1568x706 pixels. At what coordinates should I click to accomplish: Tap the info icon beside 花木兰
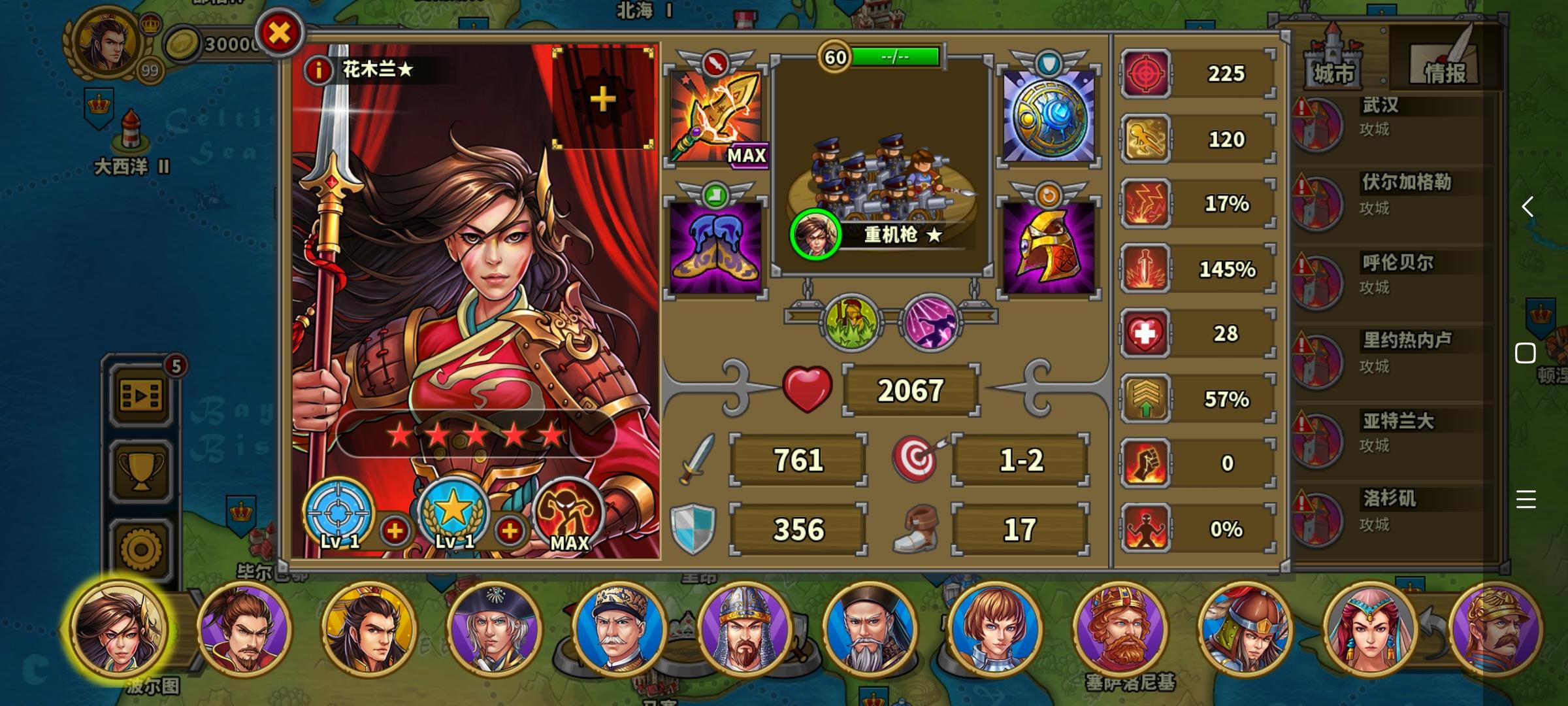(318, 72)
